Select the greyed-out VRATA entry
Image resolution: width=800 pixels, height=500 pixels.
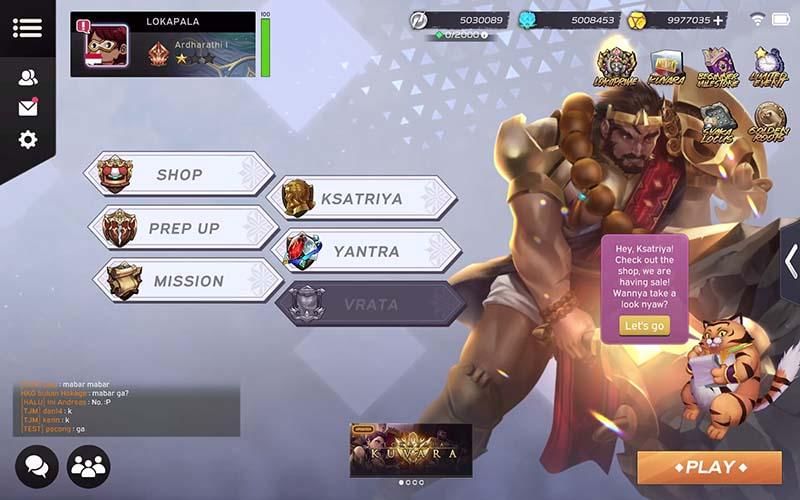pyautogui.click(x=370, y=304)
